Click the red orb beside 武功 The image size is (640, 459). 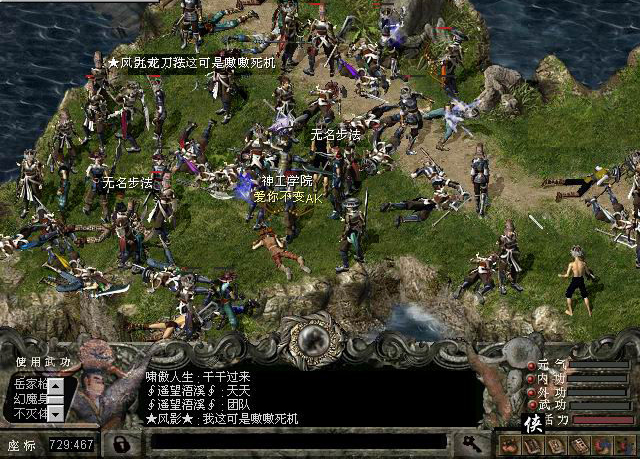point(530,405)
